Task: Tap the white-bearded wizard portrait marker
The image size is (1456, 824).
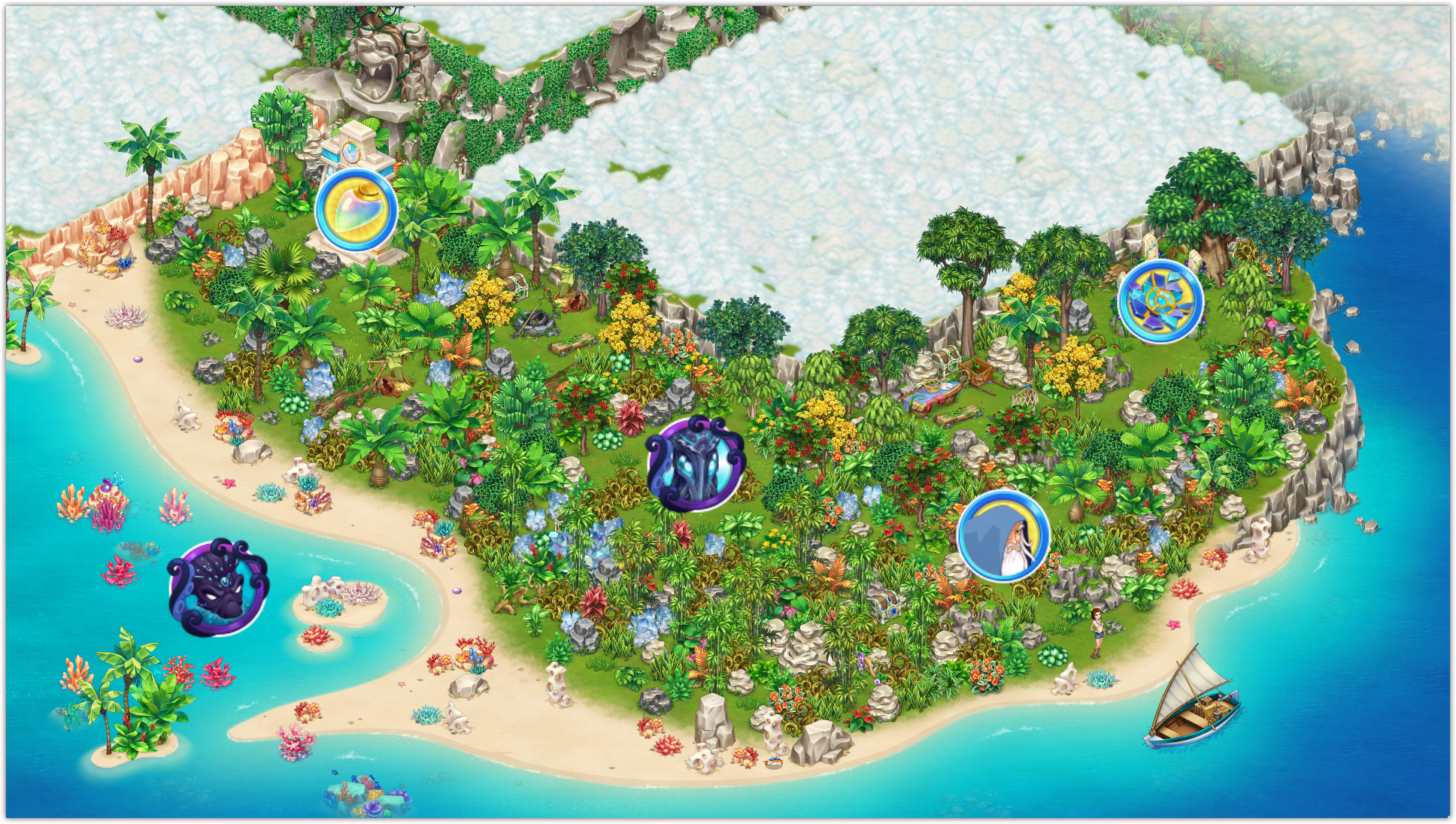Action: pos(1003,535)
